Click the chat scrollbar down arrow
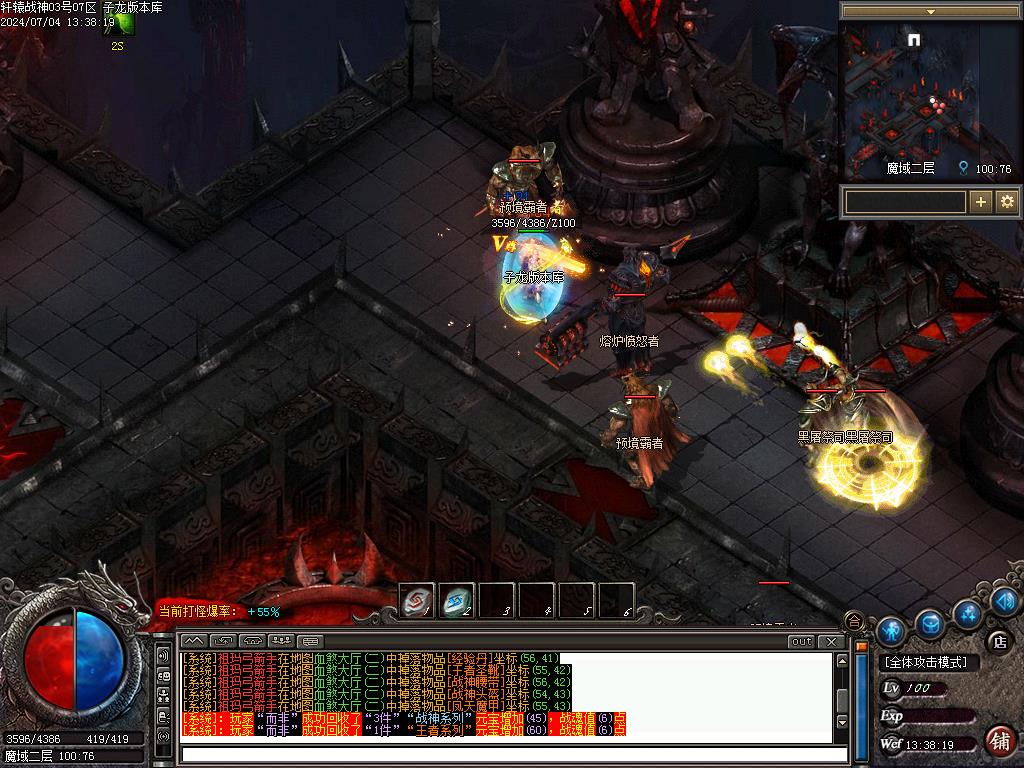Screen dimensions: 1024x768 pos(842,722)
